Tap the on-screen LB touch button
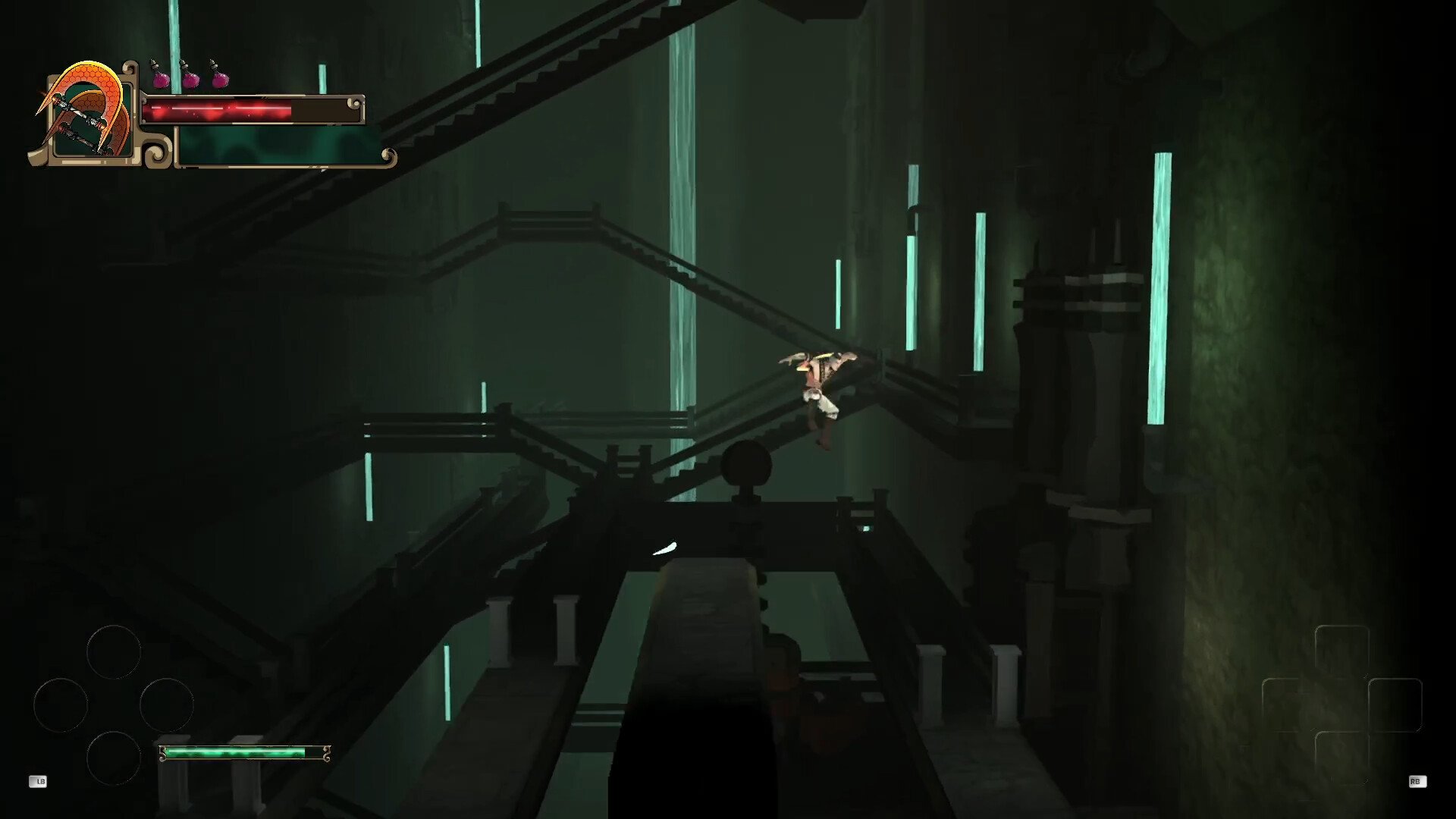This screenshot has height=819, width=1456. (x=38, y=782)
